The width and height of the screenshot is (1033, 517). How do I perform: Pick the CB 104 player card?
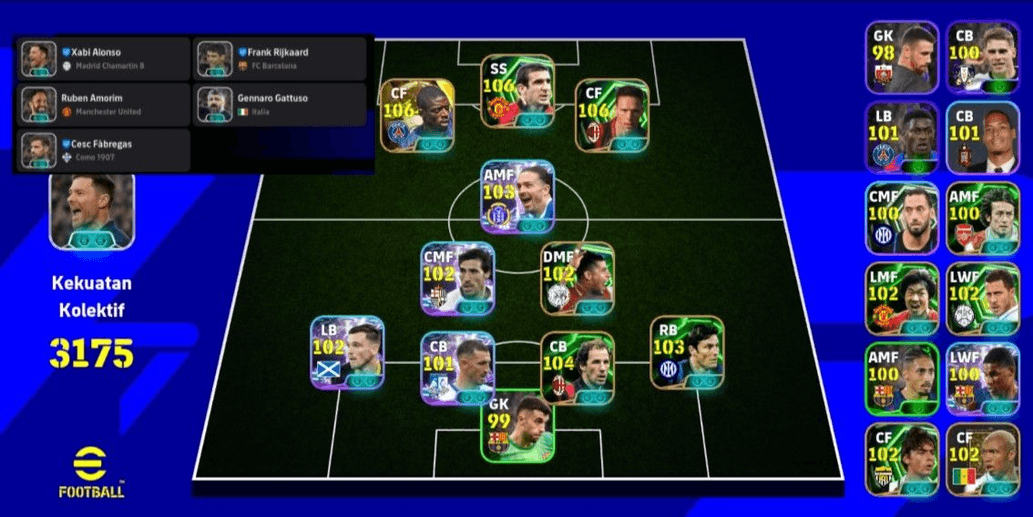577,368
